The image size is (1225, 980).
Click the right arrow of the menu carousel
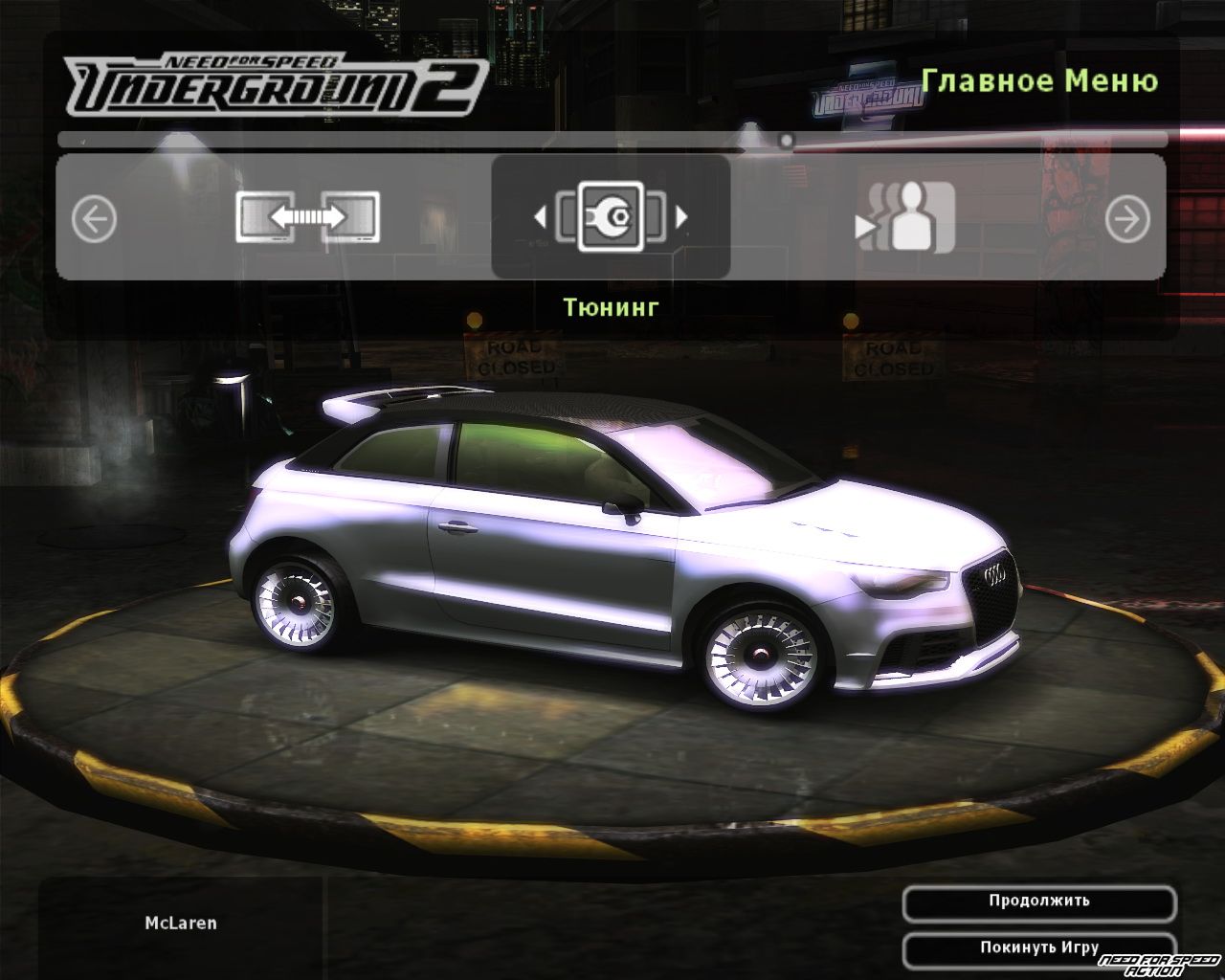(1127, 220)
